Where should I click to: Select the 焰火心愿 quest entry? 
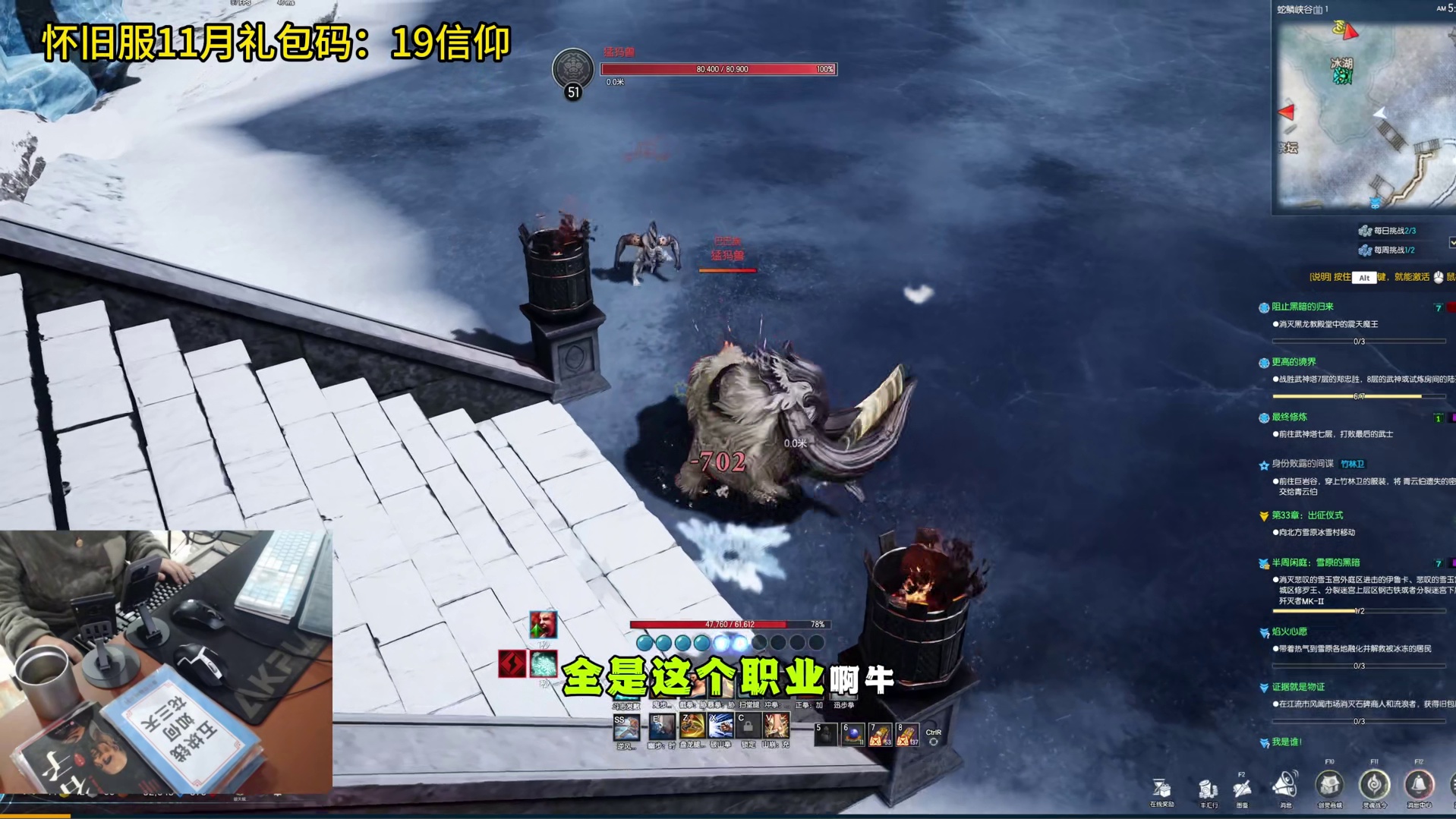tap(1289, 632)
